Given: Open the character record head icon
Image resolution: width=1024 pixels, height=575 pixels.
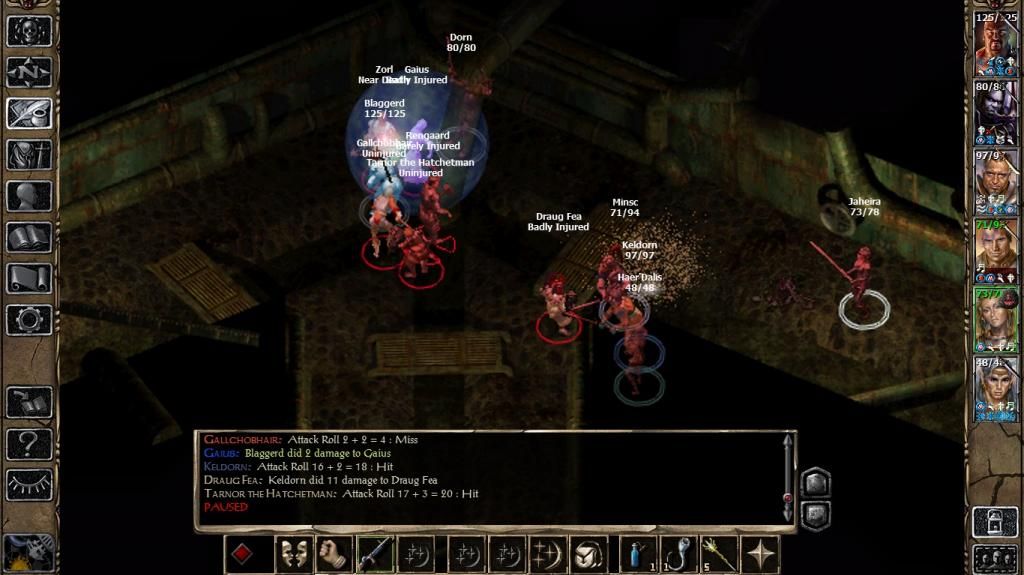Looking at the screenshot, I should [x=29, y=196].
